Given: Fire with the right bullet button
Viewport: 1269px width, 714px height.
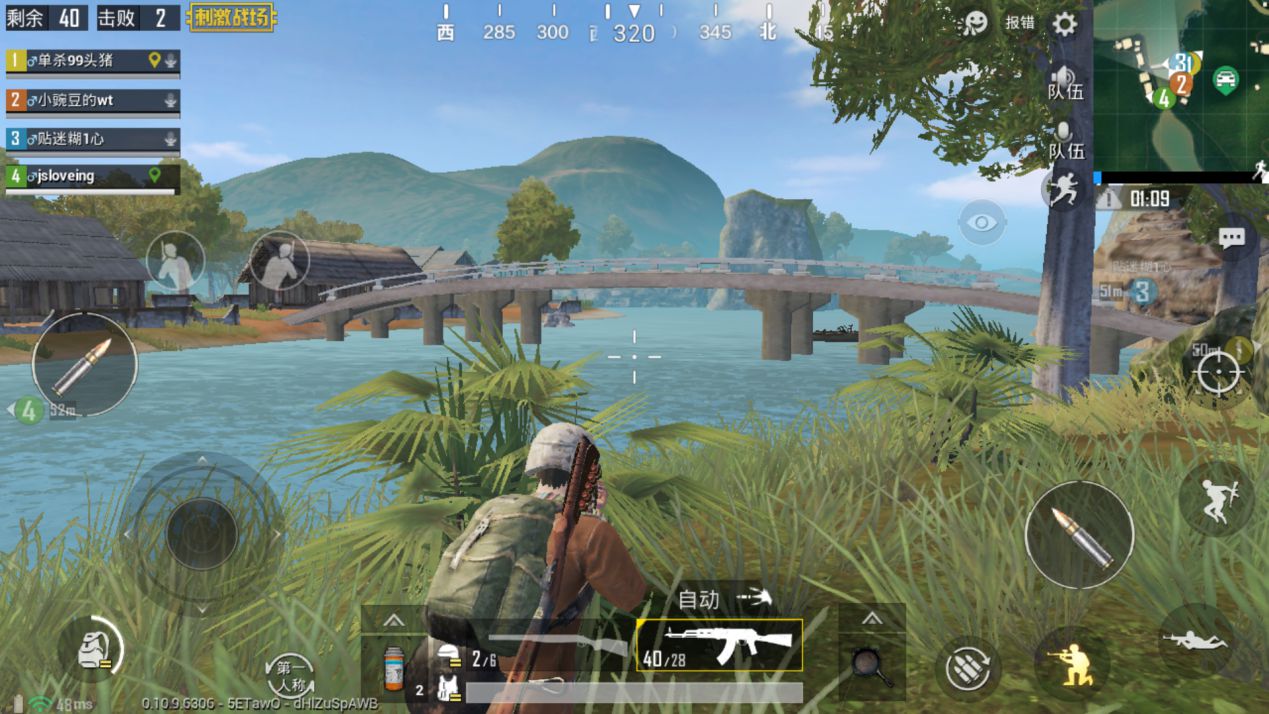Looking at the screenshot, I should click(x=1079, y=534).
